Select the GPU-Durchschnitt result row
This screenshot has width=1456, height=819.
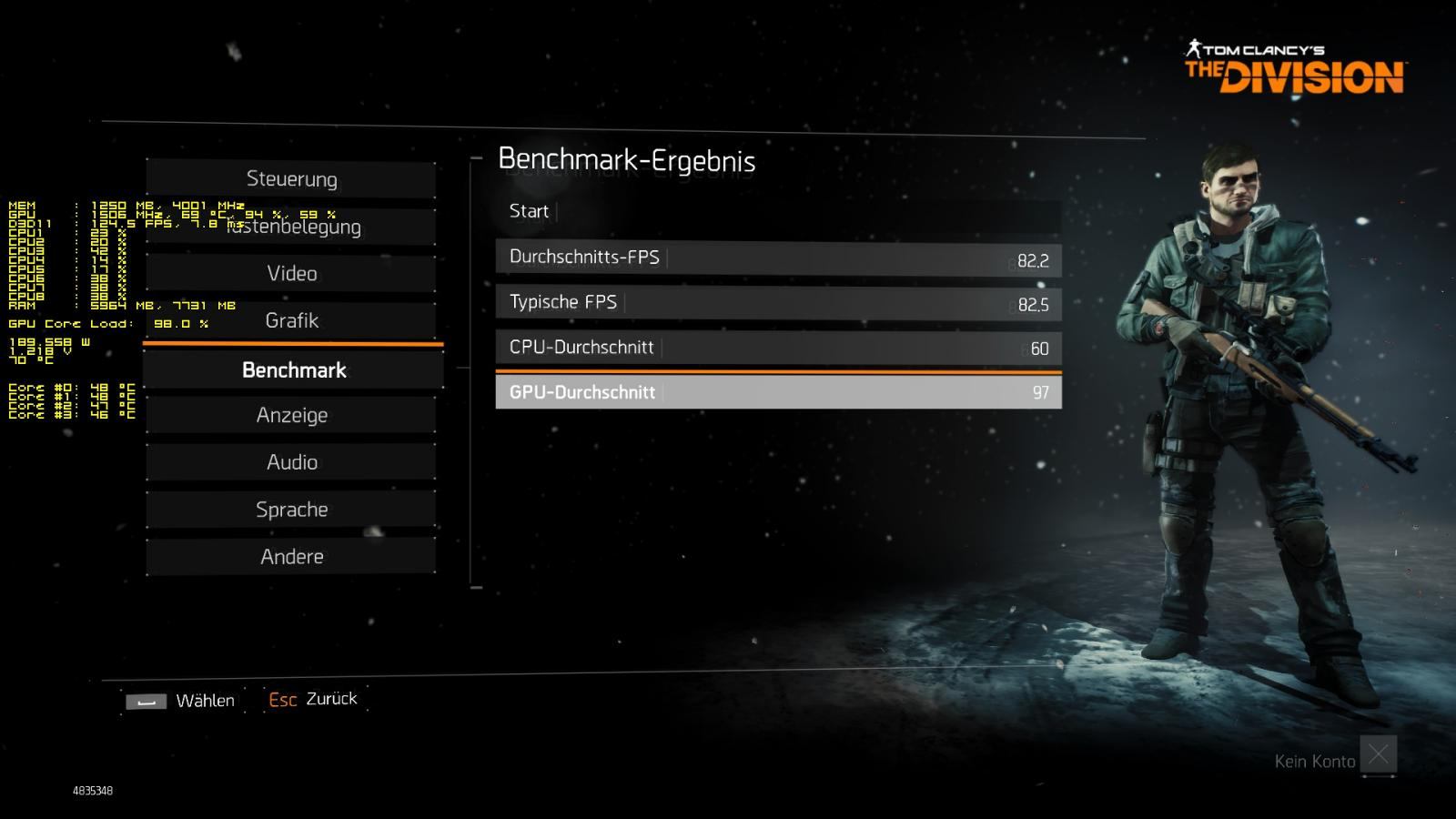(x=778, y=392)
